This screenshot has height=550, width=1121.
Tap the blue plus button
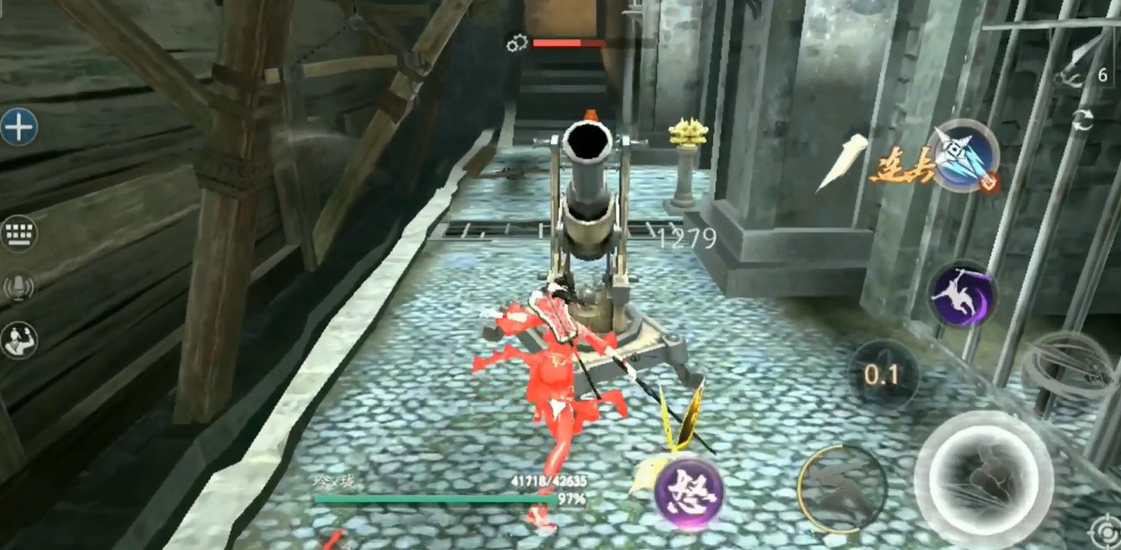click(18, 127)
